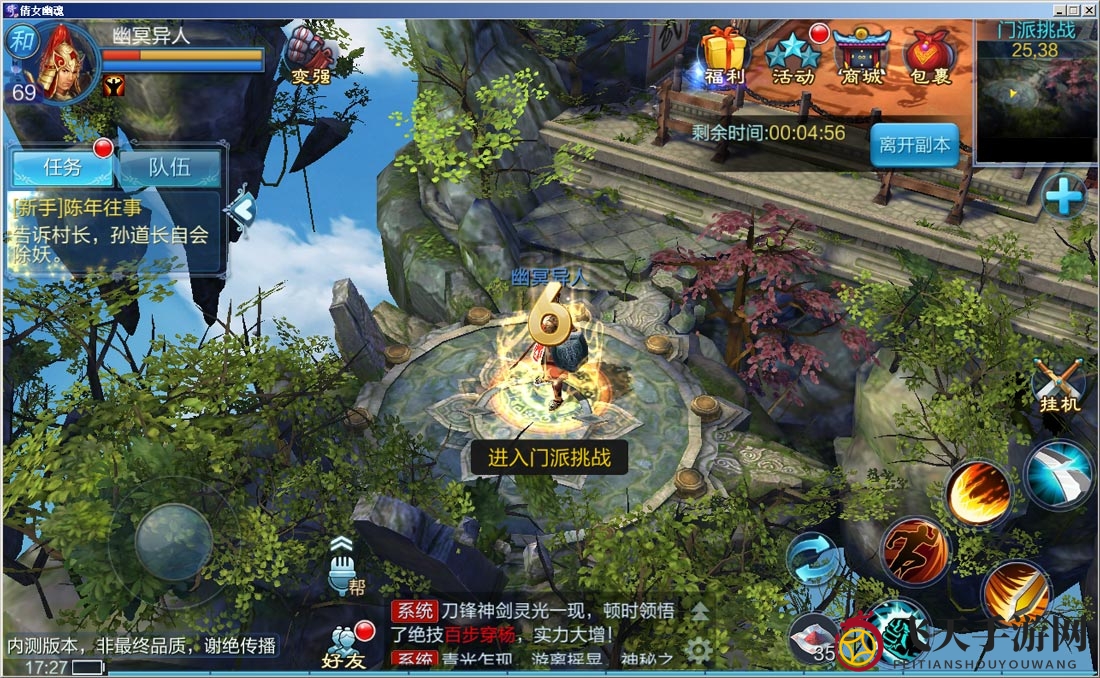Open the 活动 (Events) star icon

click(x=794, y=55)
